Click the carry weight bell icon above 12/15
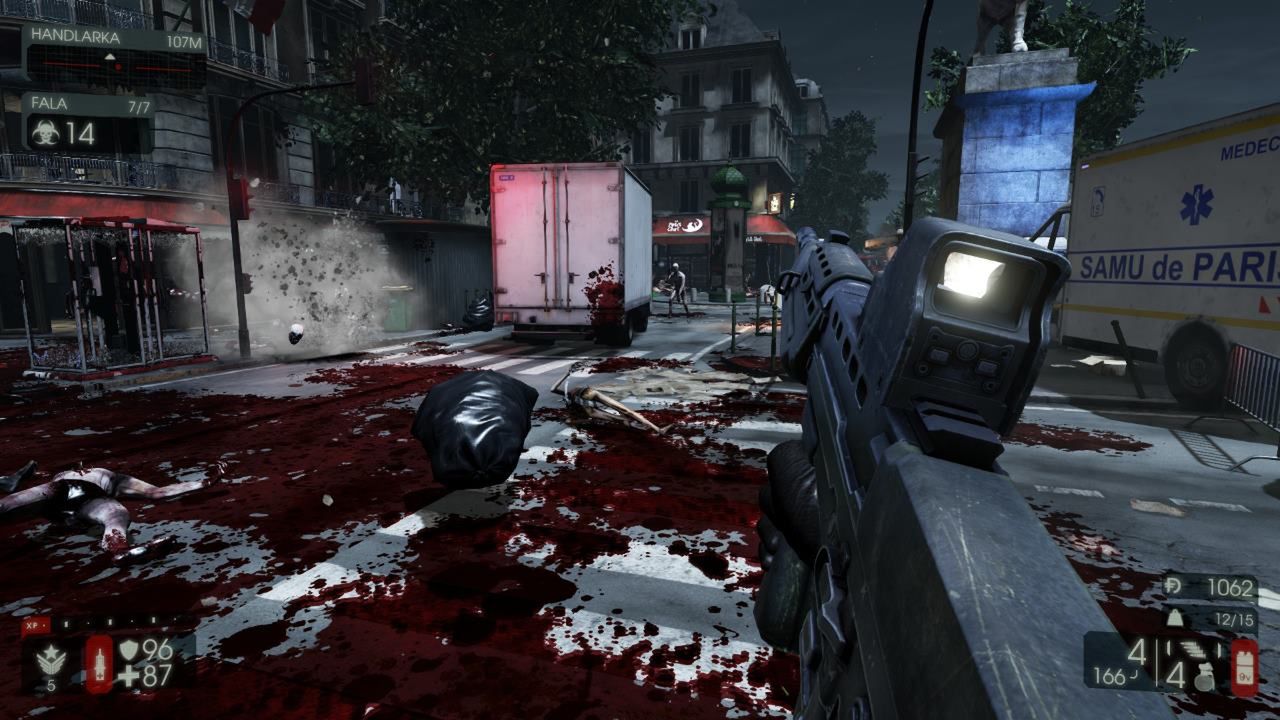Image resolution: width=1280 pixels, height=720 pixels. [1174, 617]
